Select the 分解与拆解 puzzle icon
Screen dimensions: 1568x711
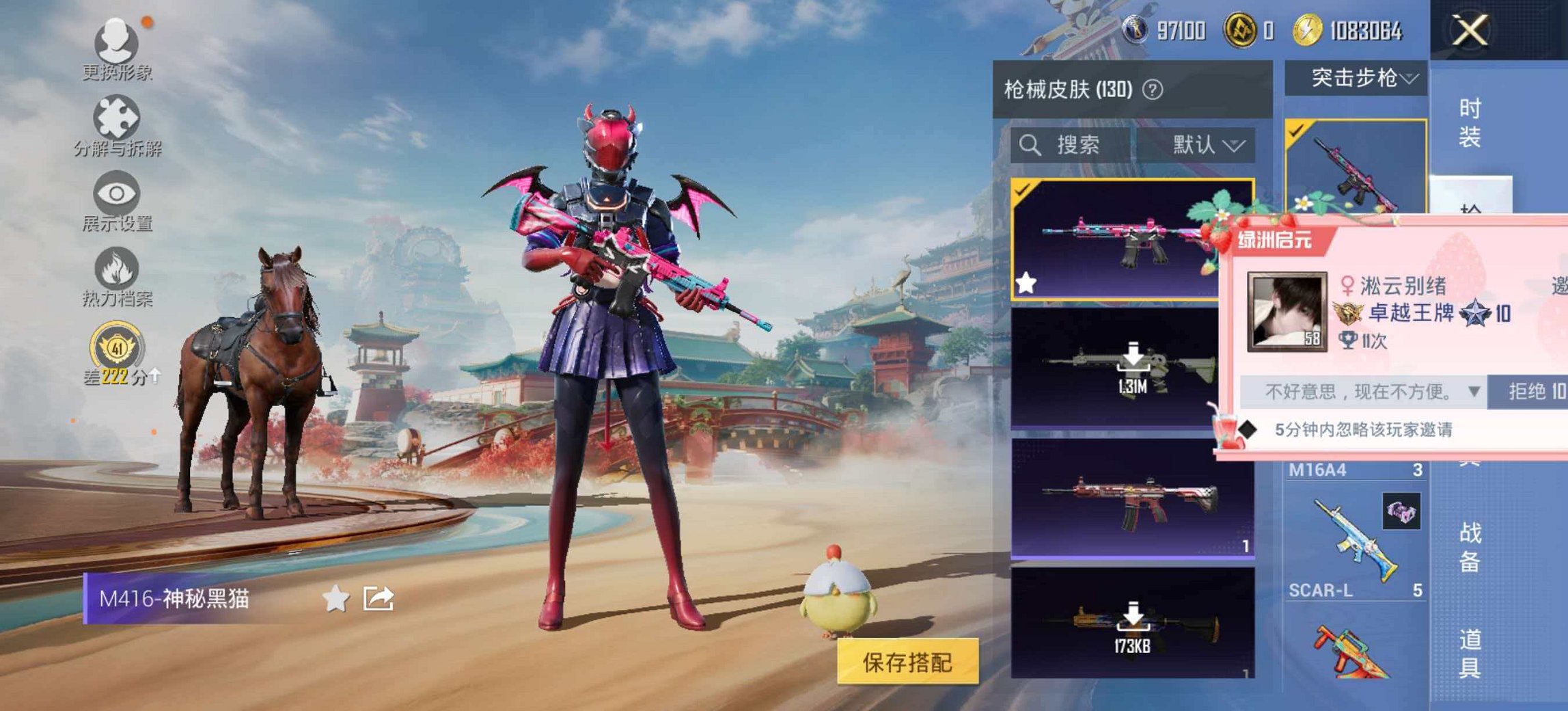point(116,116)
